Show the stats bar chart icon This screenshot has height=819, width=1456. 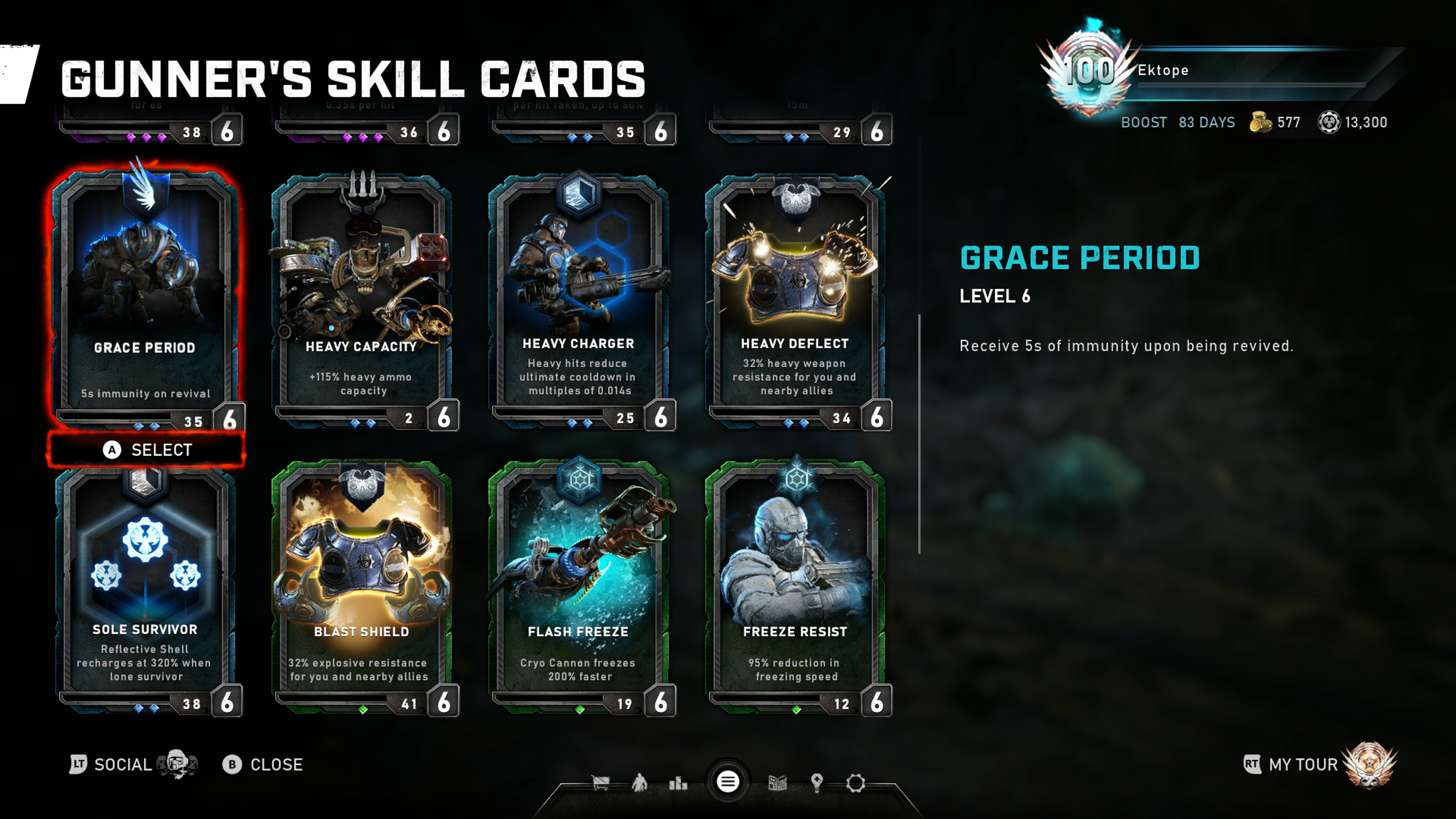(678, 783)
